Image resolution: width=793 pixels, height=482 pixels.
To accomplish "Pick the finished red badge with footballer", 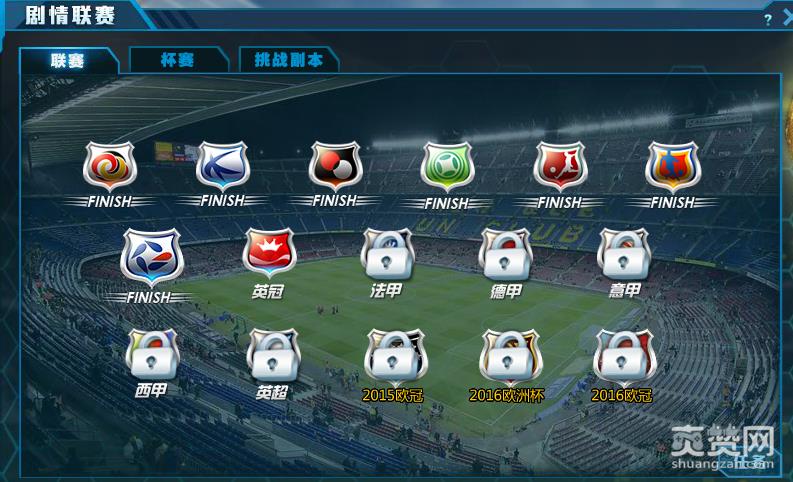I will click(559, 167).
